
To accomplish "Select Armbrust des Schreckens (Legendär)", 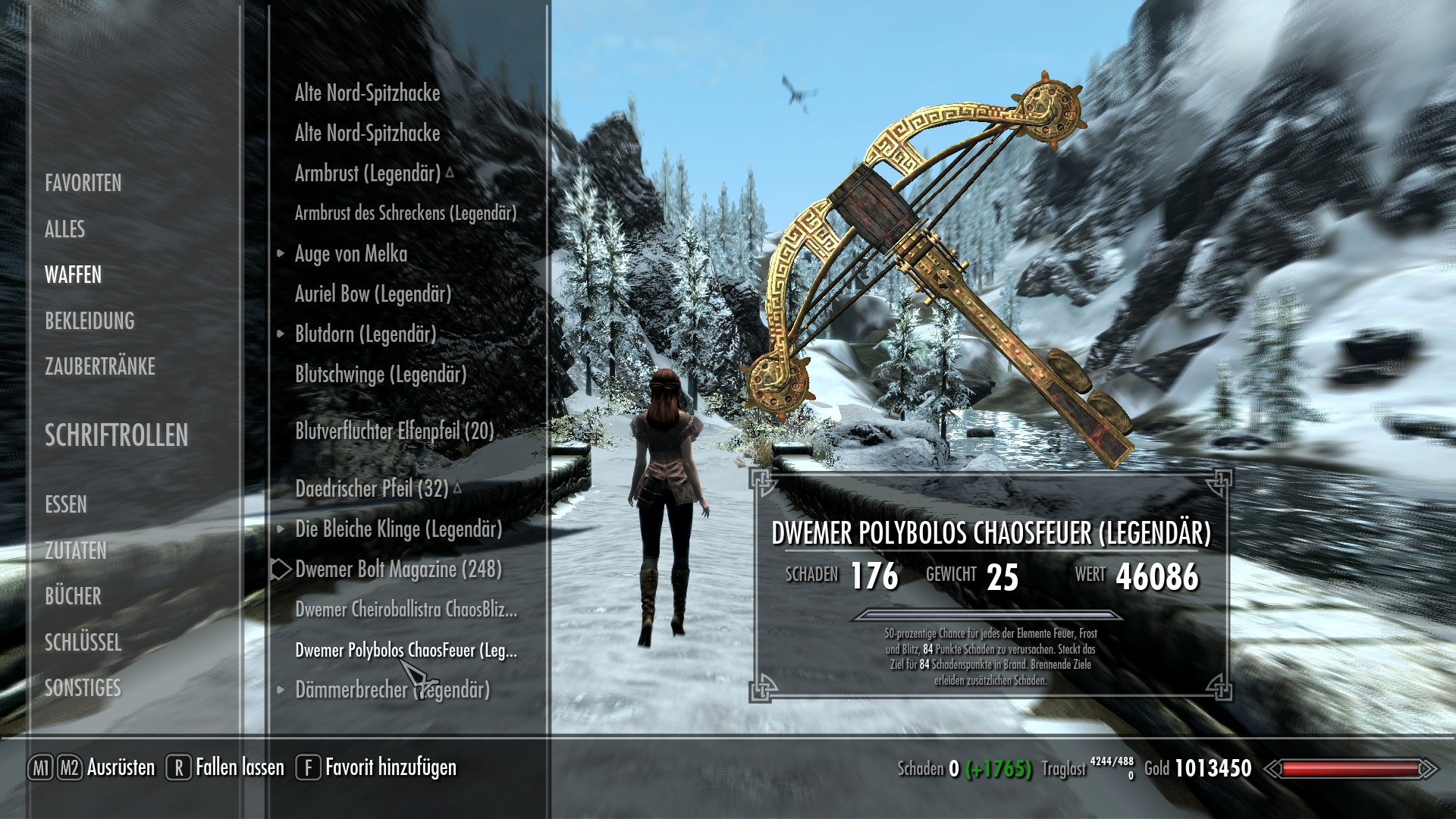I will point(405,213).
